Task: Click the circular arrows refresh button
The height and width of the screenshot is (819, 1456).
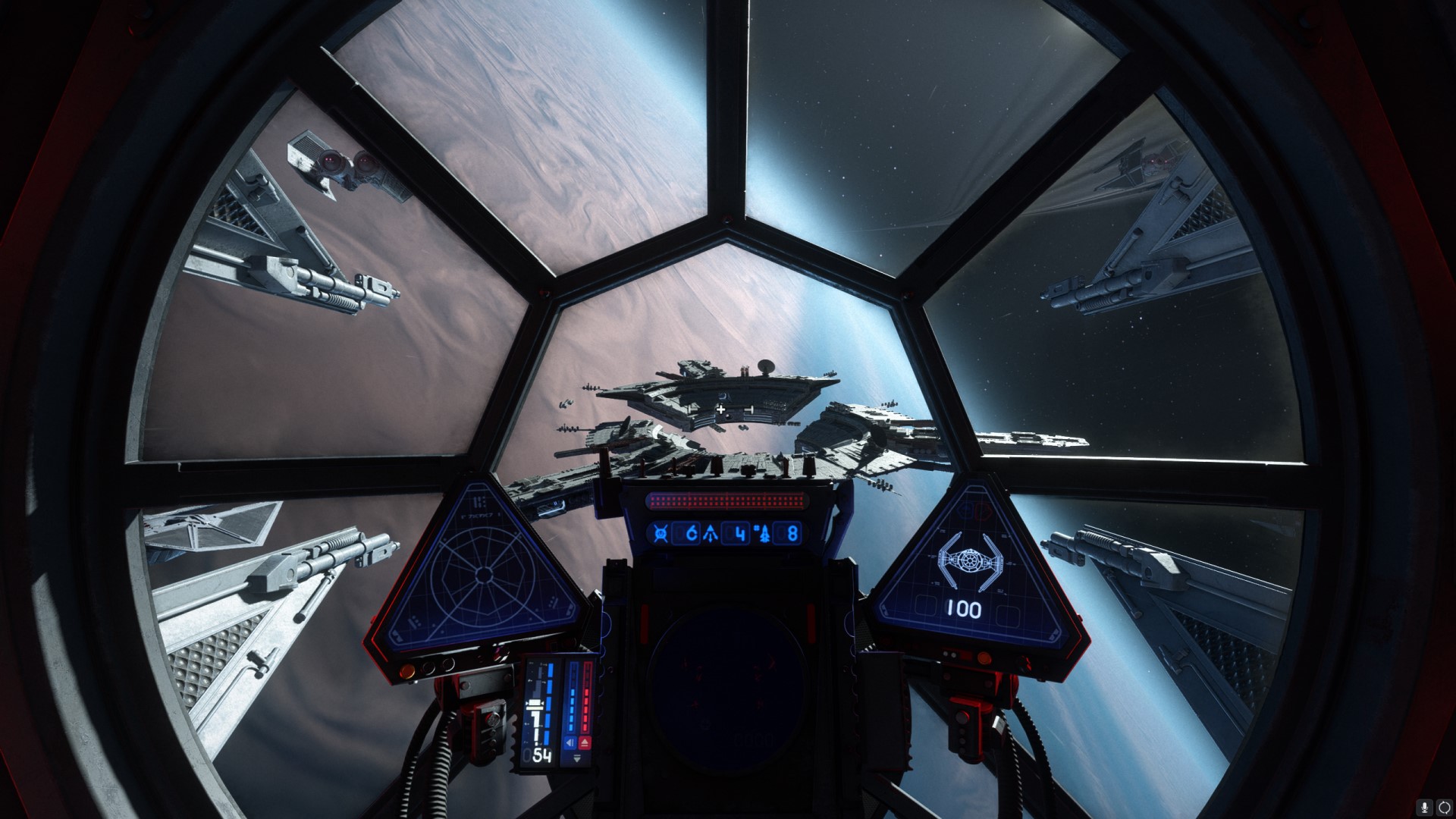Action: click(x=1443, y=806)
